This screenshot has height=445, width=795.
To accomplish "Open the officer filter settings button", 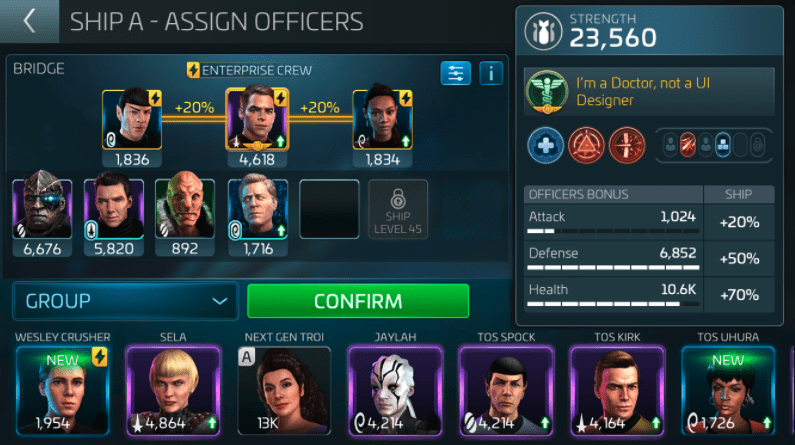I will (x=455, y=73).
